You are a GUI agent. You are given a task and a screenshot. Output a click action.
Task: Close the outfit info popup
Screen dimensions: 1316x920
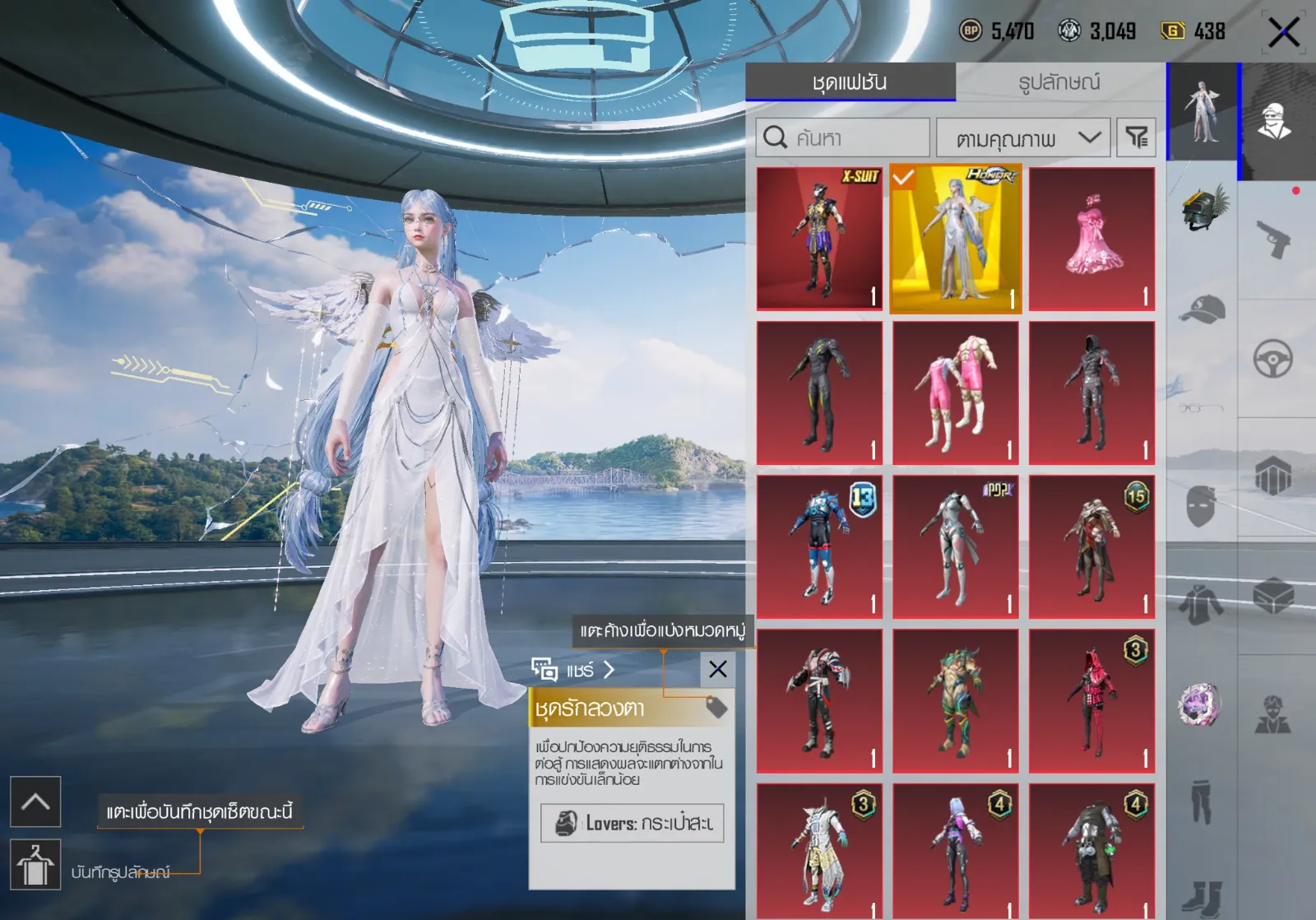[717, 669]
